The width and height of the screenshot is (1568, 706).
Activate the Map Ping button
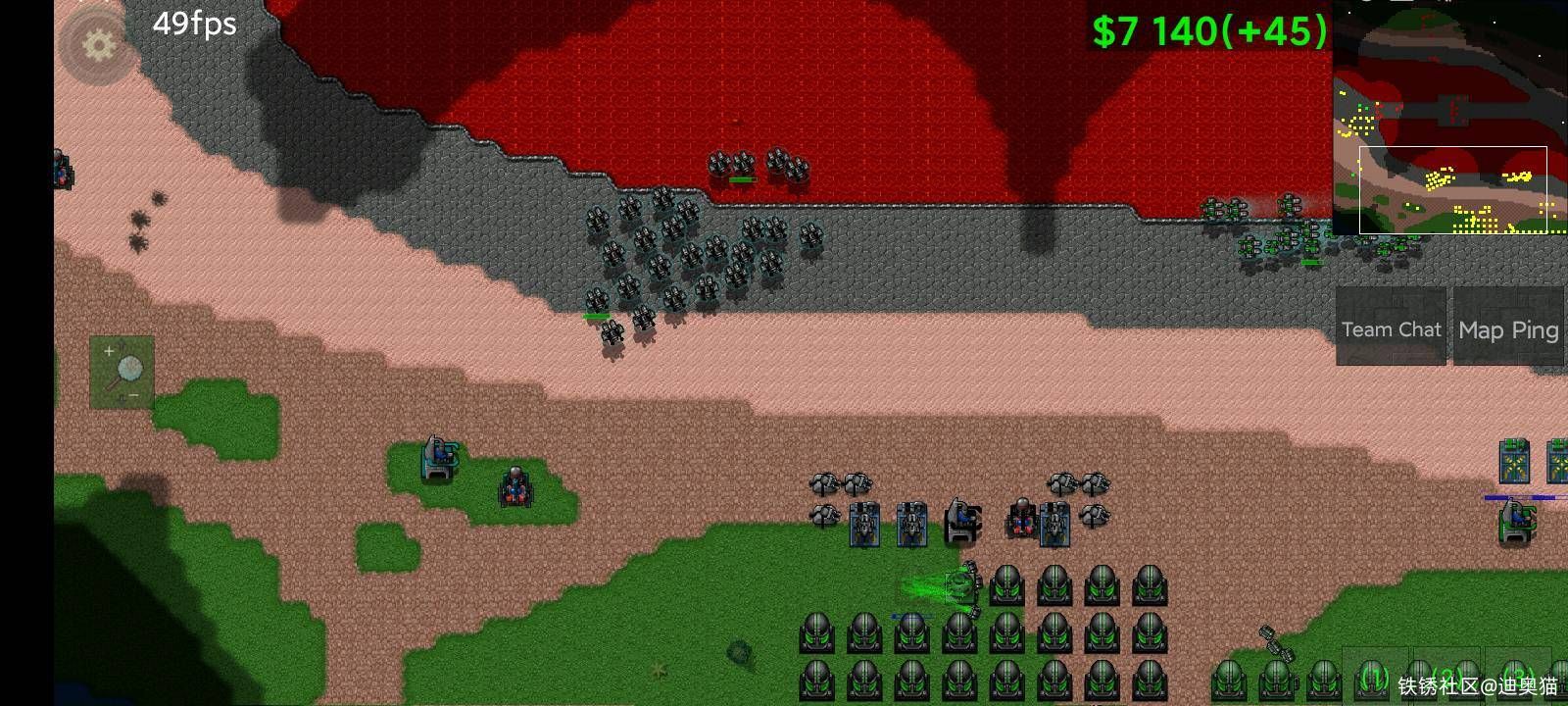point(1507,329)
